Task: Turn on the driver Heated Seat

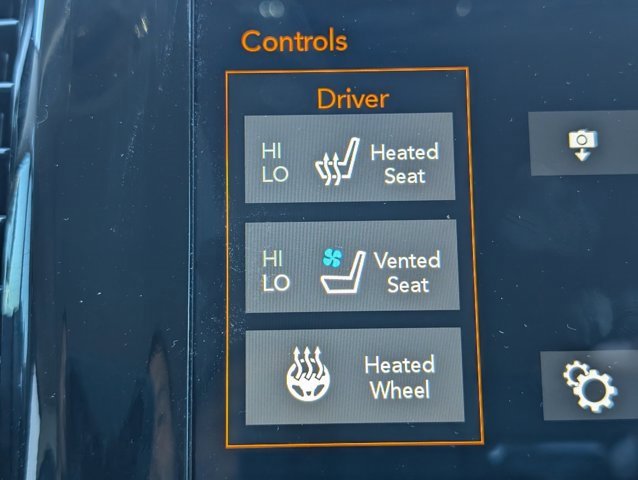Action: [x=349, y=158]
